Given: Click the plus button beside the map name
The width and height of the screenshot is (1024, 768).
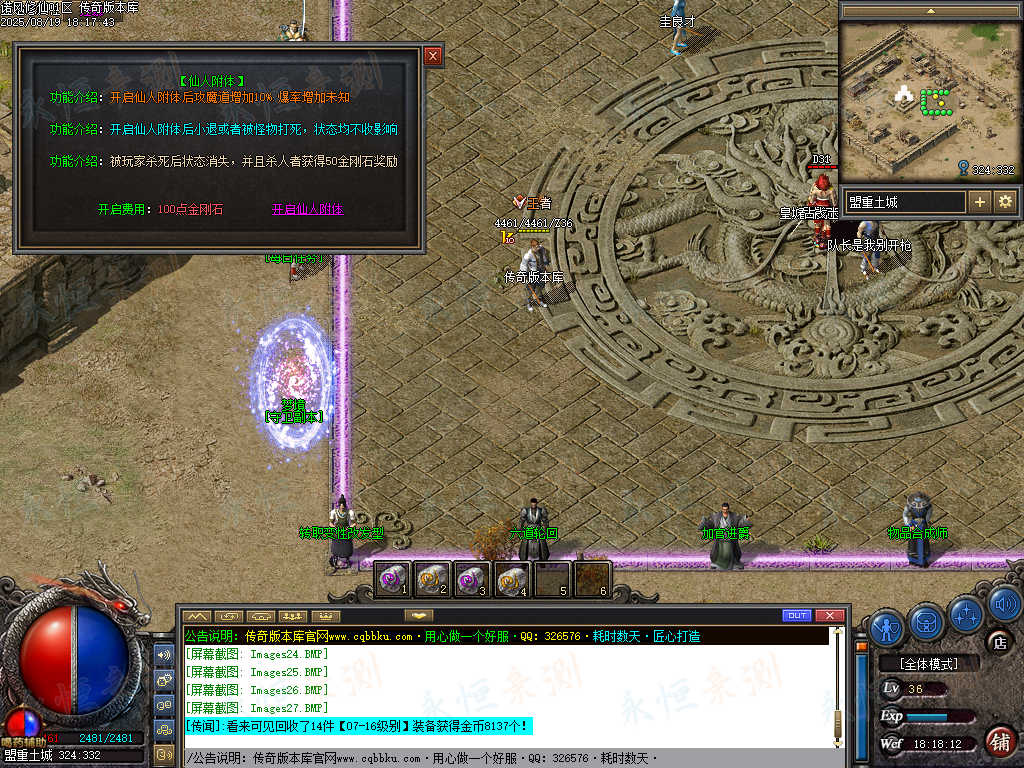Looking at the screenshot, I should pyautogui.click(x=980, y=202).
